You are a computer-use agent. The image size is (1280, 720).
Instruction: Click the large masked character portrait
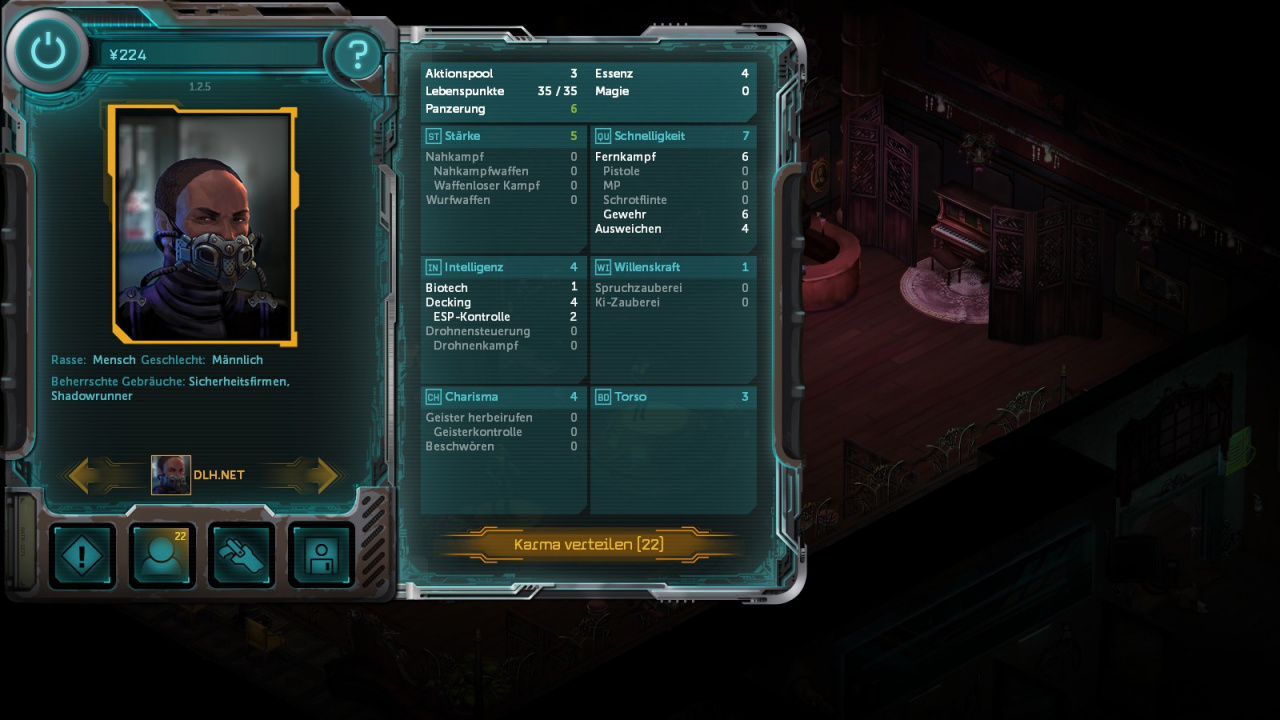[203, 225]
